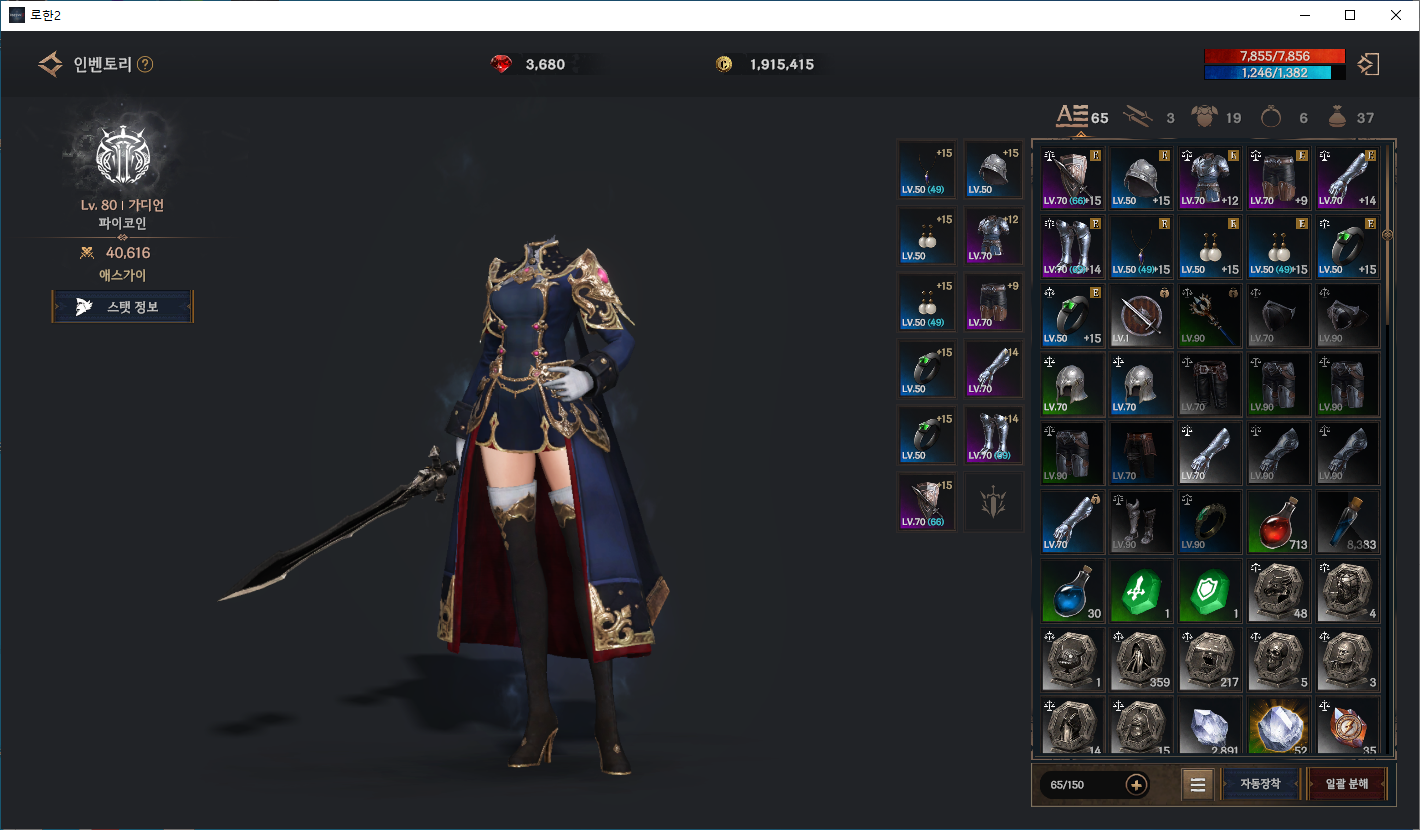Select the red health potion stack
This screenshot has height=830, width=1420.
[x=1280, y=524]
